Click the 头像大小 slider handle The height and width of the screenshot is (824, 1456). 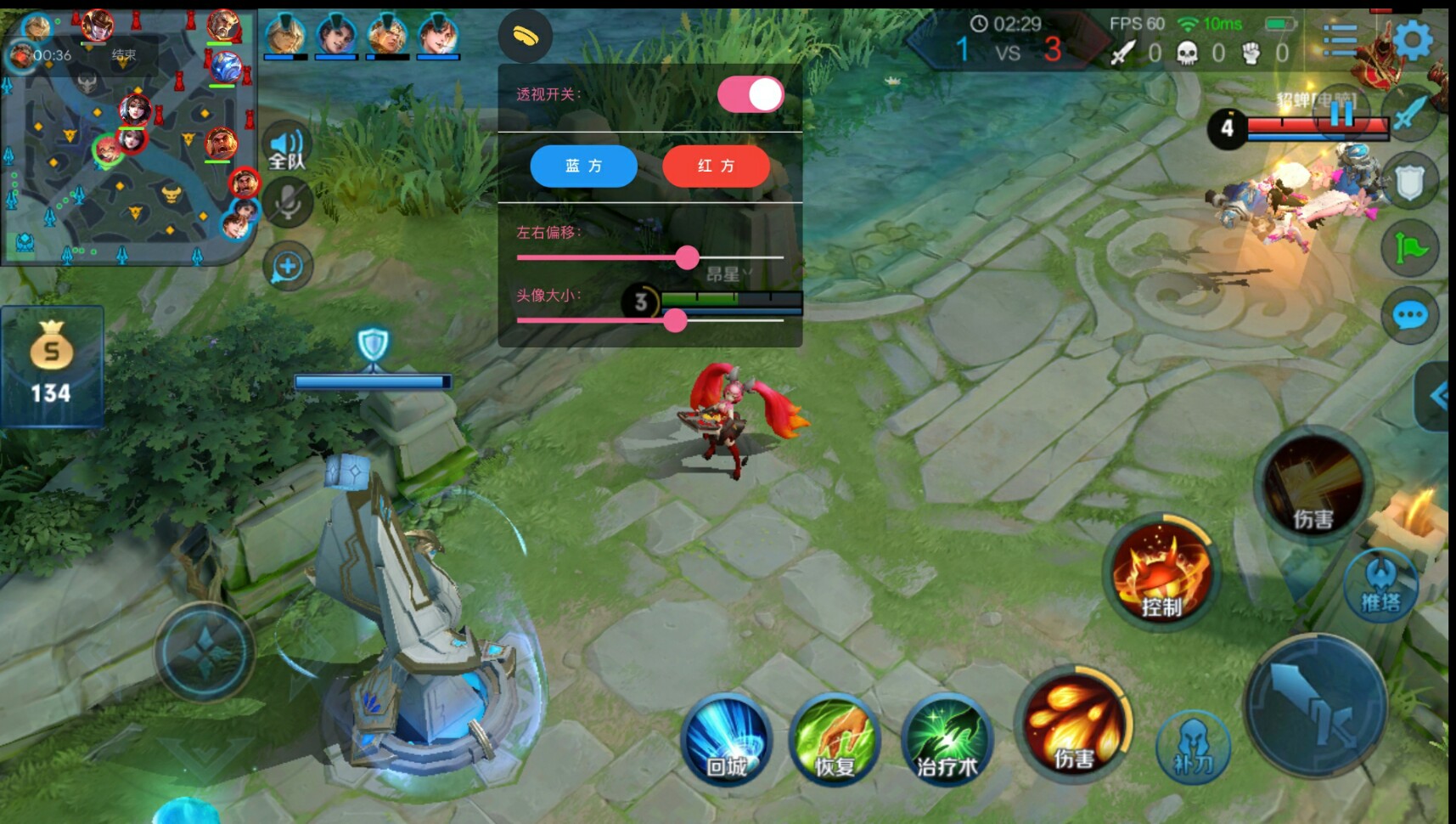pos(675,320)
